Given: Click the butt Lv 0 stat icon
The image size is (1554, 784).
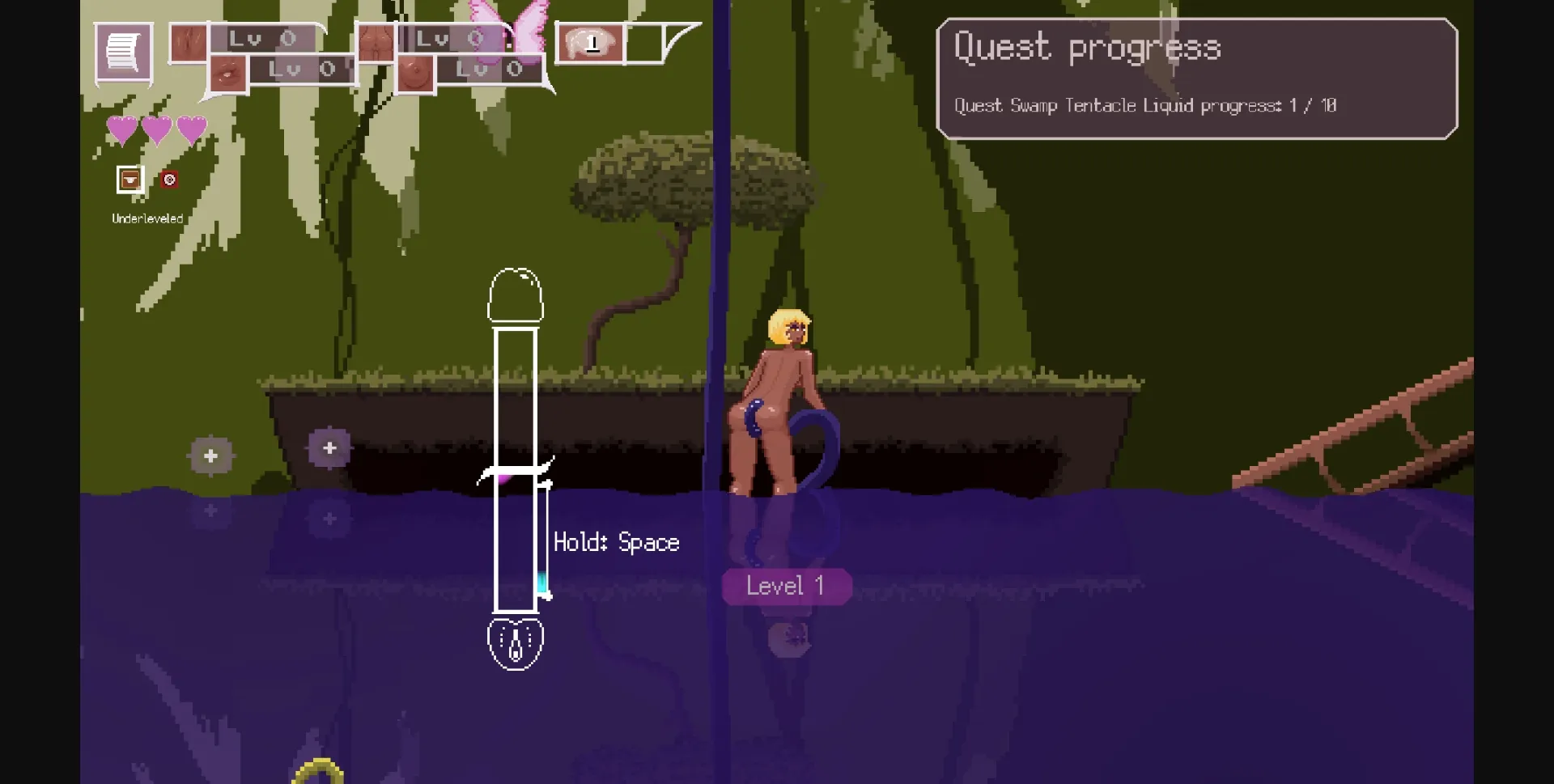Looking at the screenshot, I should coord(378,42).
